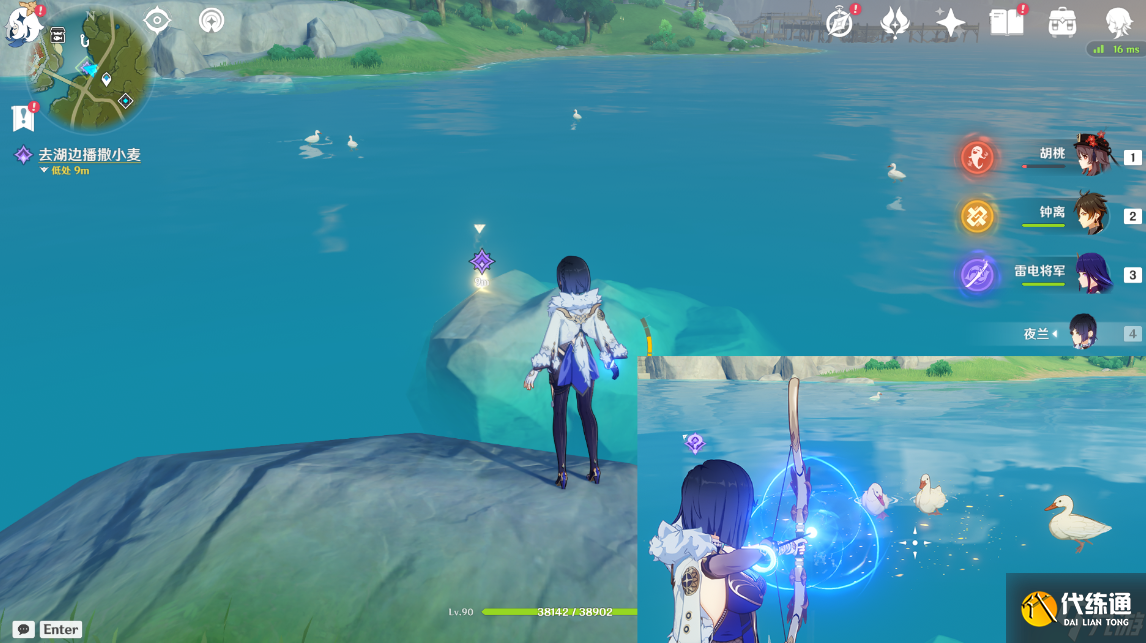Activate 胡桃's red ghost elemental burst
Image resolution: width=1146 pixels, height=643 pixels.
tap(977, 157)
